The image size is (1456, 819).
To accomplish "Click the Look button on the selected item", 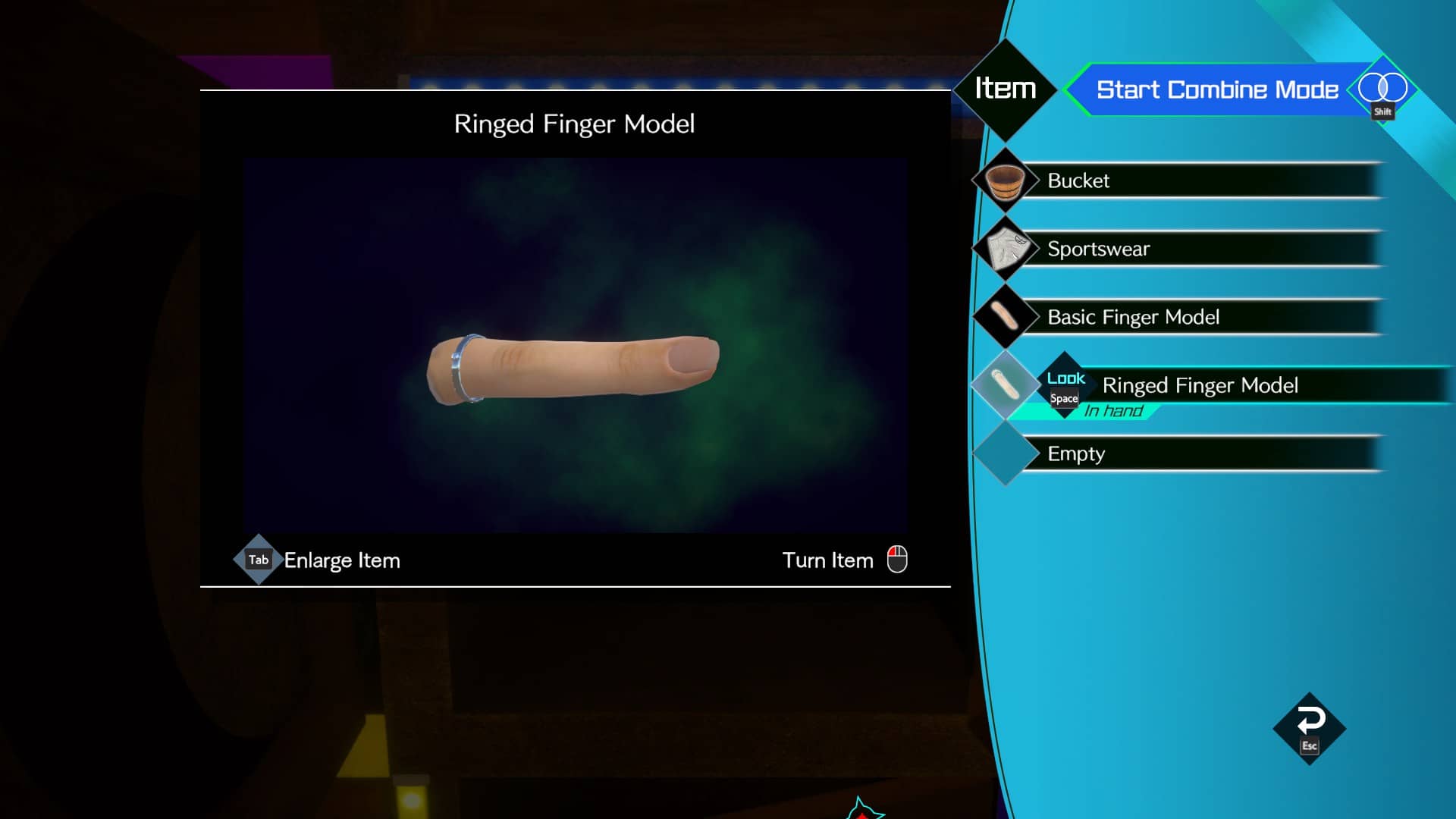I will [x=1065, y=385].
